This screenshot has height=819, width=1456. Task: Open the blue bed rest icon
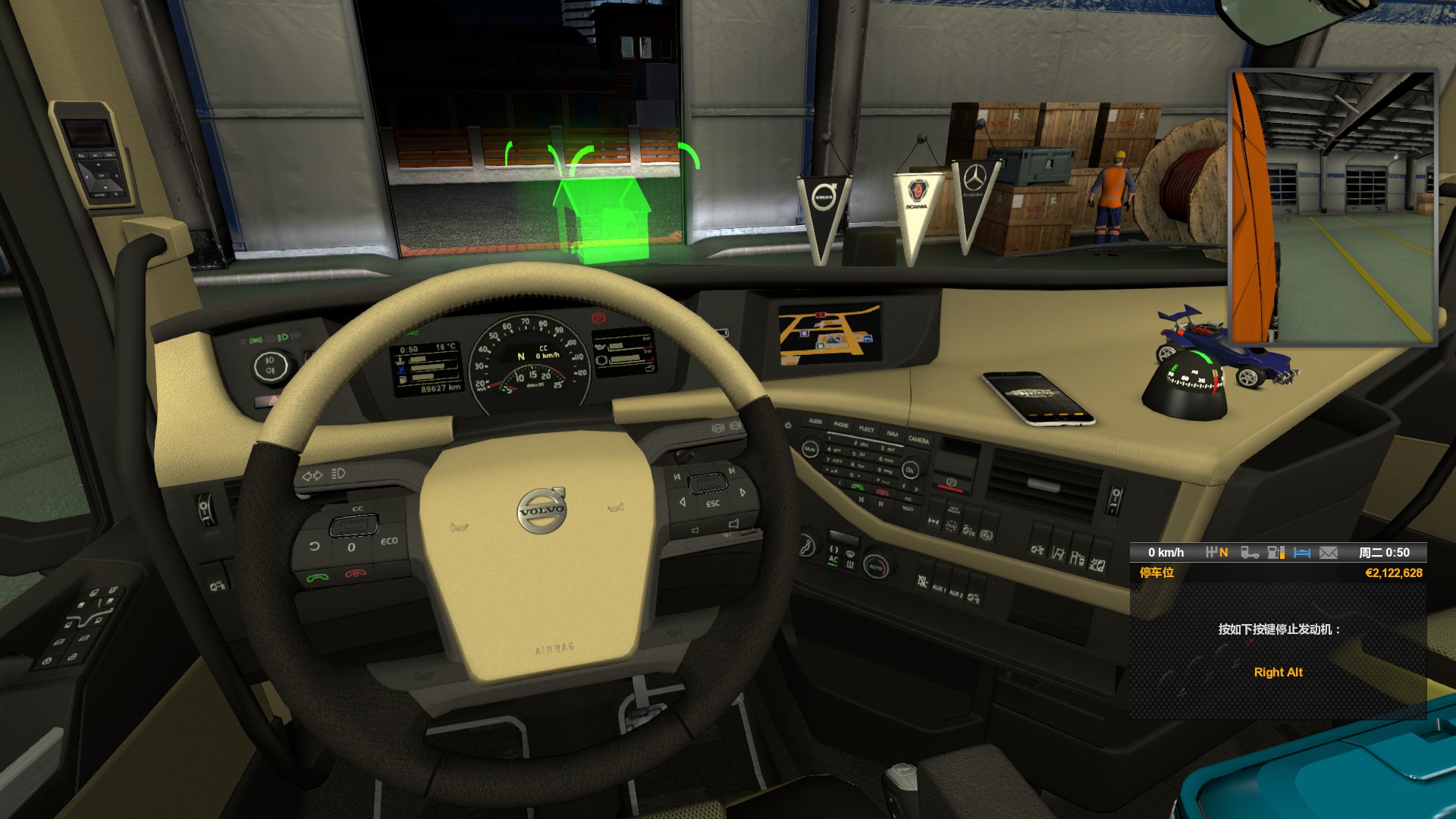(1302, 553)
